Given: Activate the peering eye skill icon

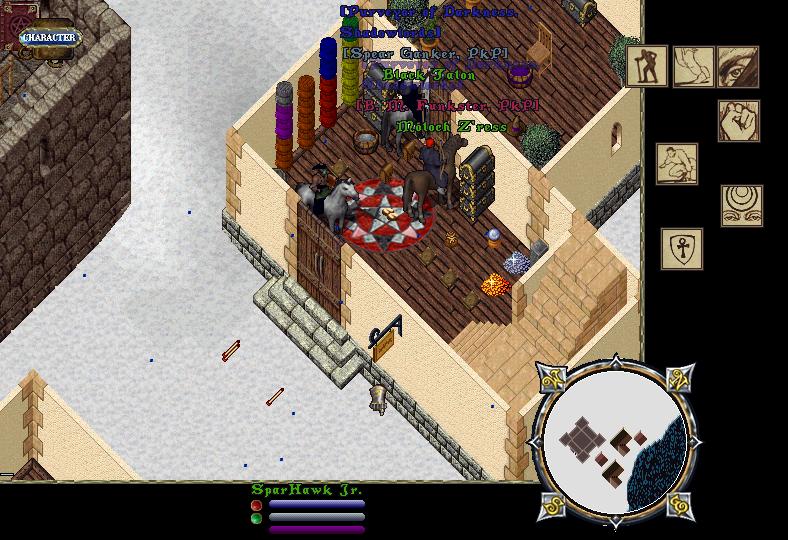Looking at the screenshot, I should pos(738,66).
